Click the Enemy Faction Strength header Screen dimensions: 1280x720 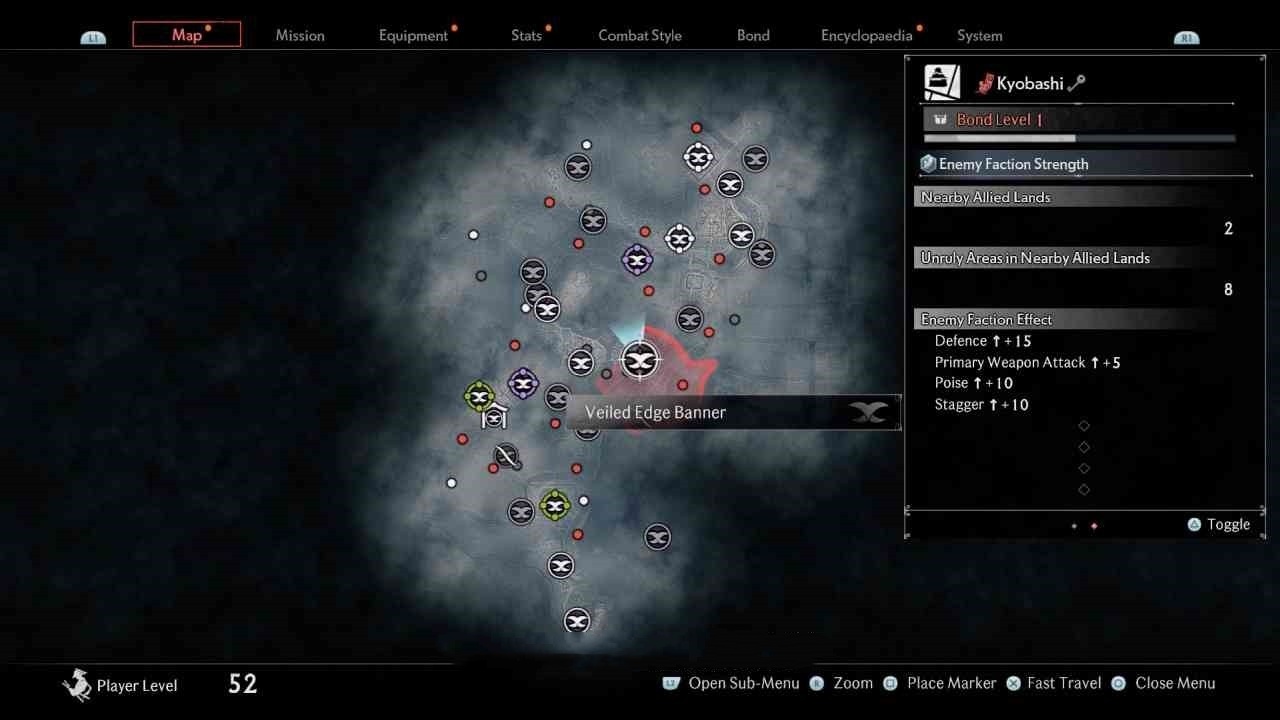(x=1013, y=164)
